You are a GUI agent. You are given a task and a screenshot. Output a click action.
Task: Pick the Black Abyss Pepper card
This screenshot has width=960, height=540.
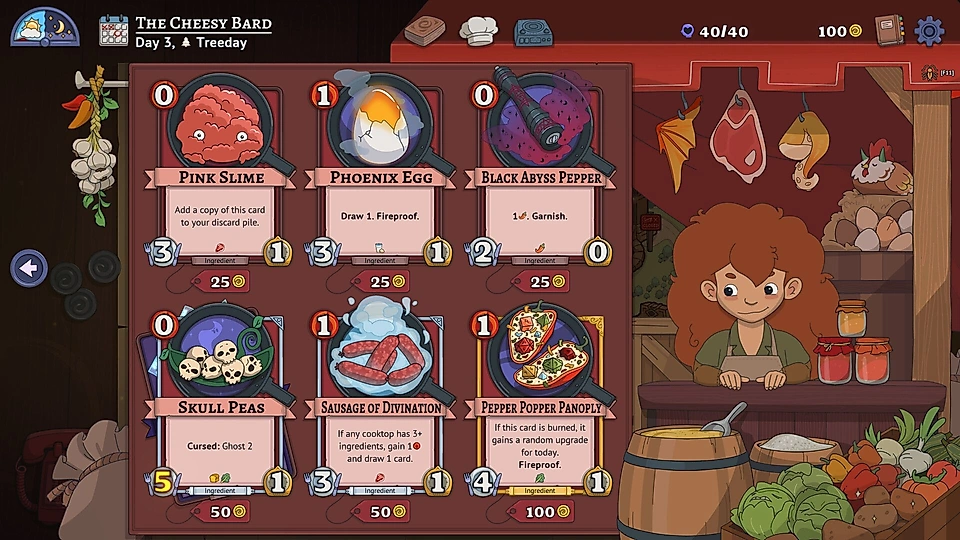(x=540, y=170)
